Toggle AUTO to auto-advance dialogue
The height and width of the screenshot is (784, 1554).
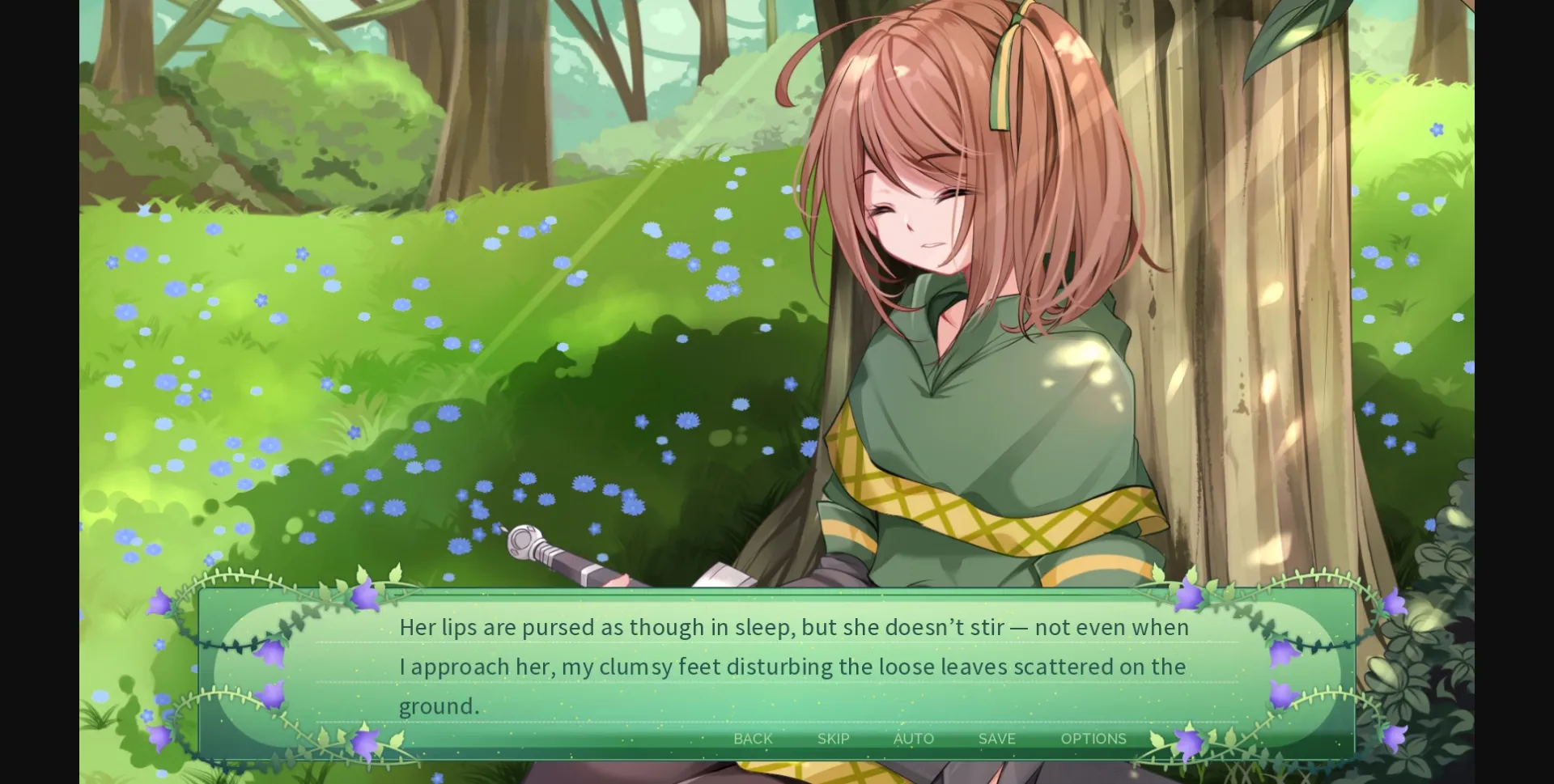click(913, 738)
